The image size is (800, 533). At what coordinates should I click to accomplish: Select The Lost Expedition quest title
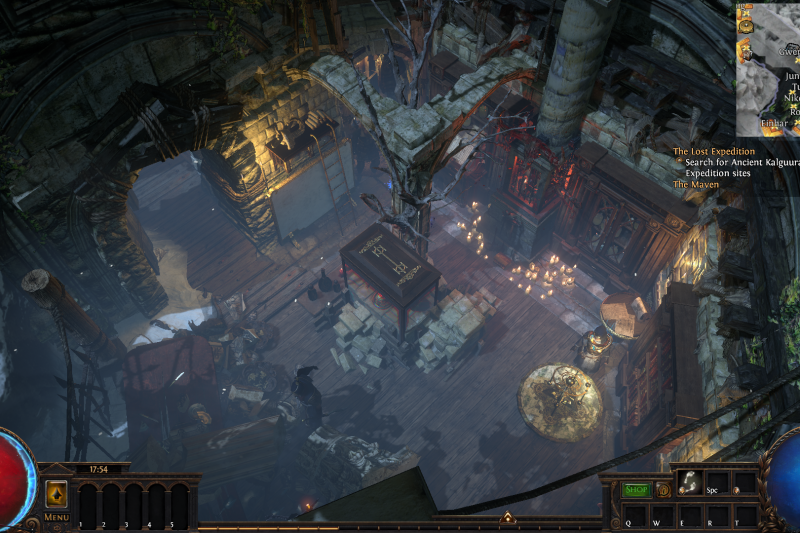713,151
